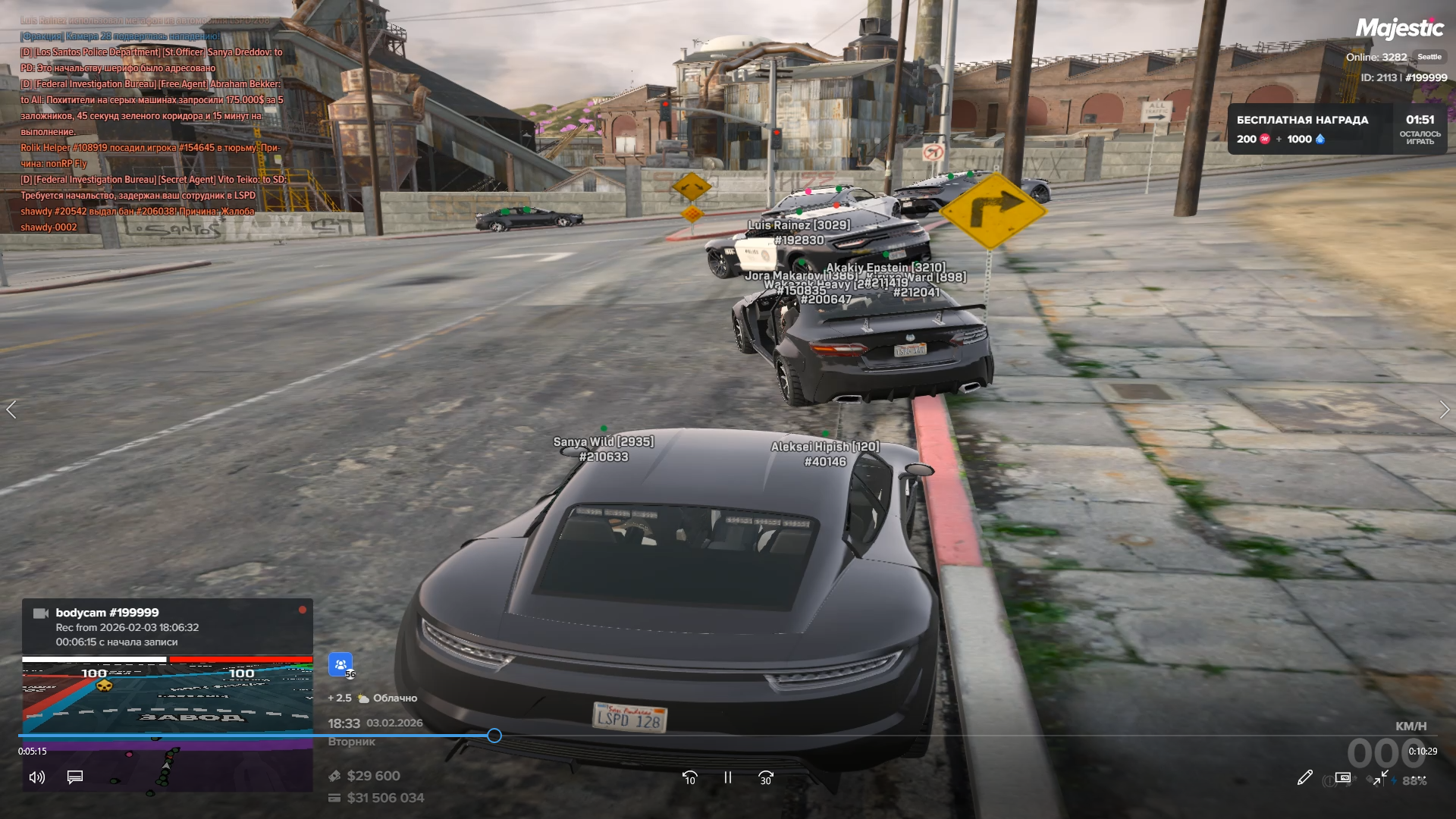The height and width of the screenshot is (819, 1456).
Task: Skip forward 30 seconds
Action: coord(765,778)
